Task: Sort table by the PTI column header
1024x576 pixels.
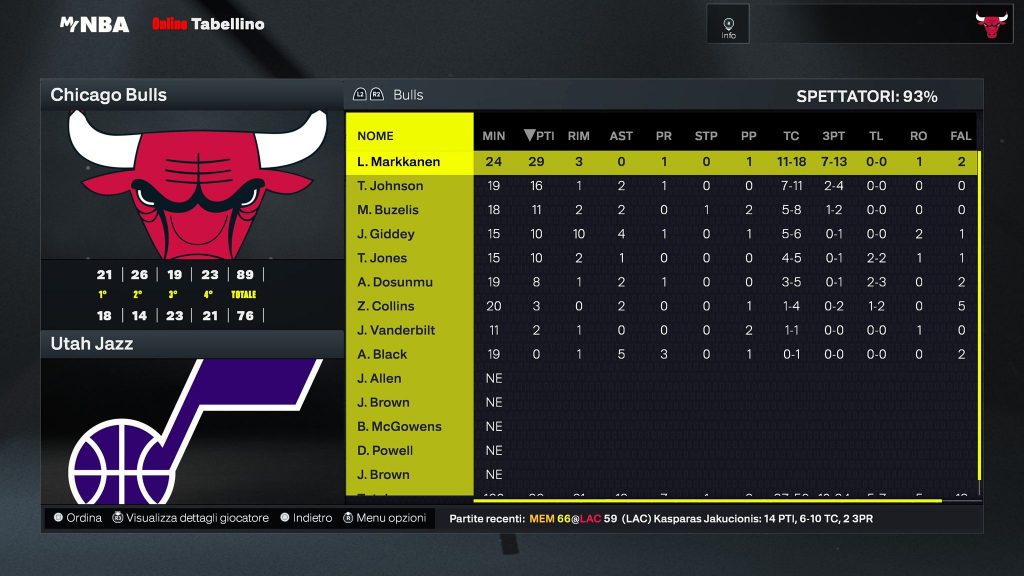Action: (x=539, y=136)
